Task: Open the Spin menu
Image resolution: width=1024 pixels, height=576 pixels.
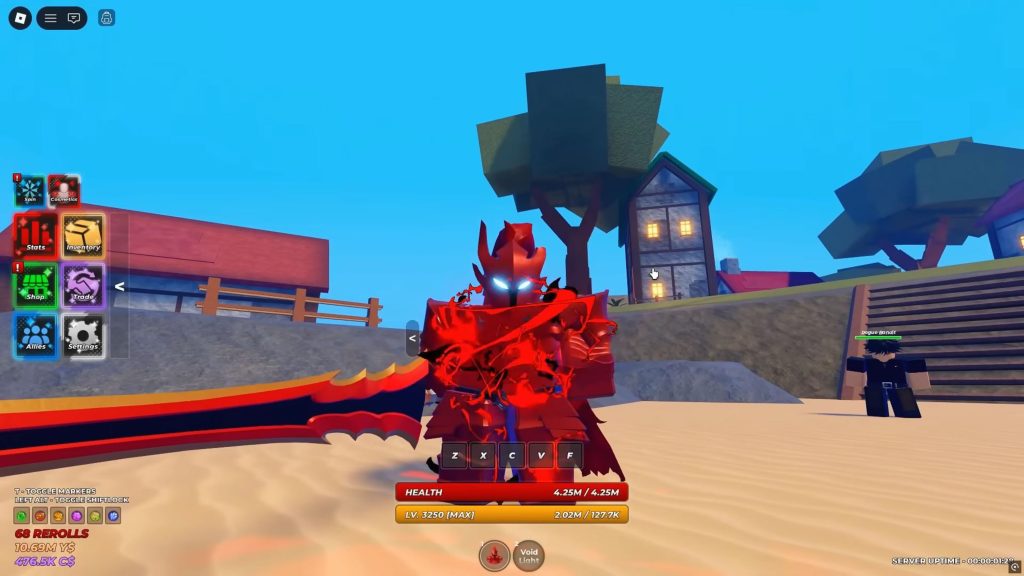Action: coord(30,190)
